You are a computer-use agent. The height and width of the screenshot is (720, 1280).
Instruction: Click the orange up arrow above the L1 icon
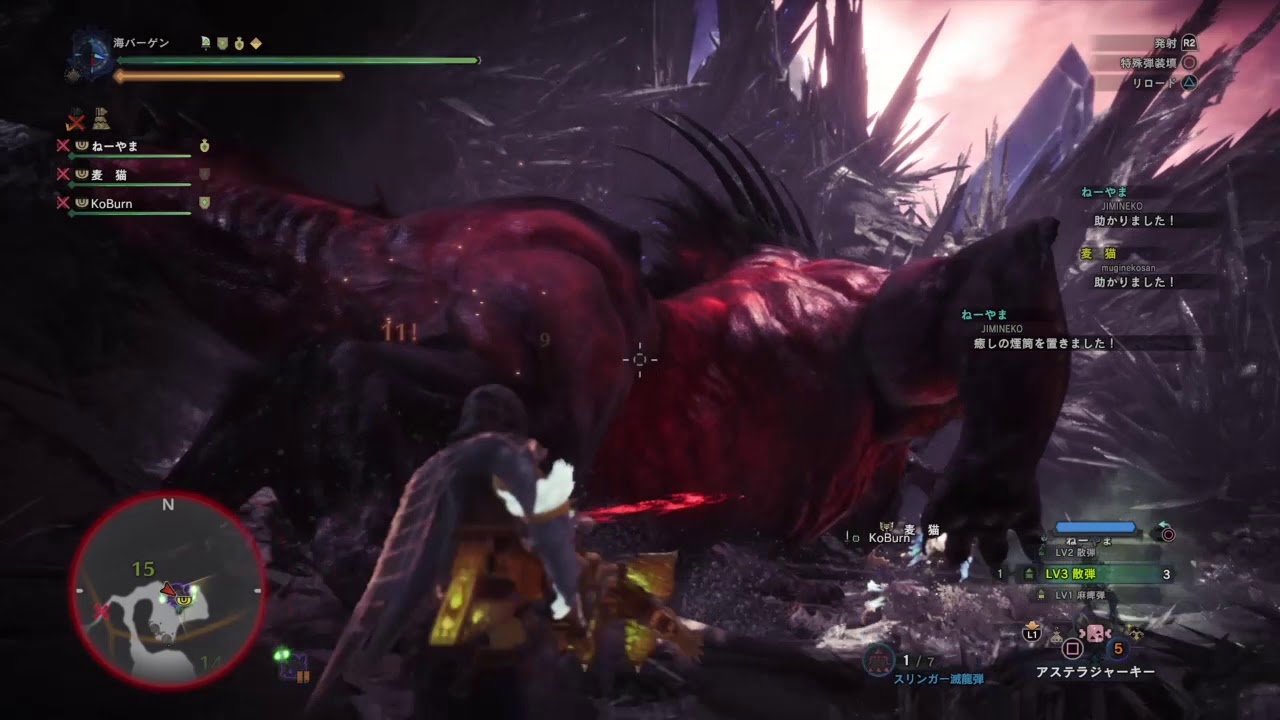[1031, 624]
